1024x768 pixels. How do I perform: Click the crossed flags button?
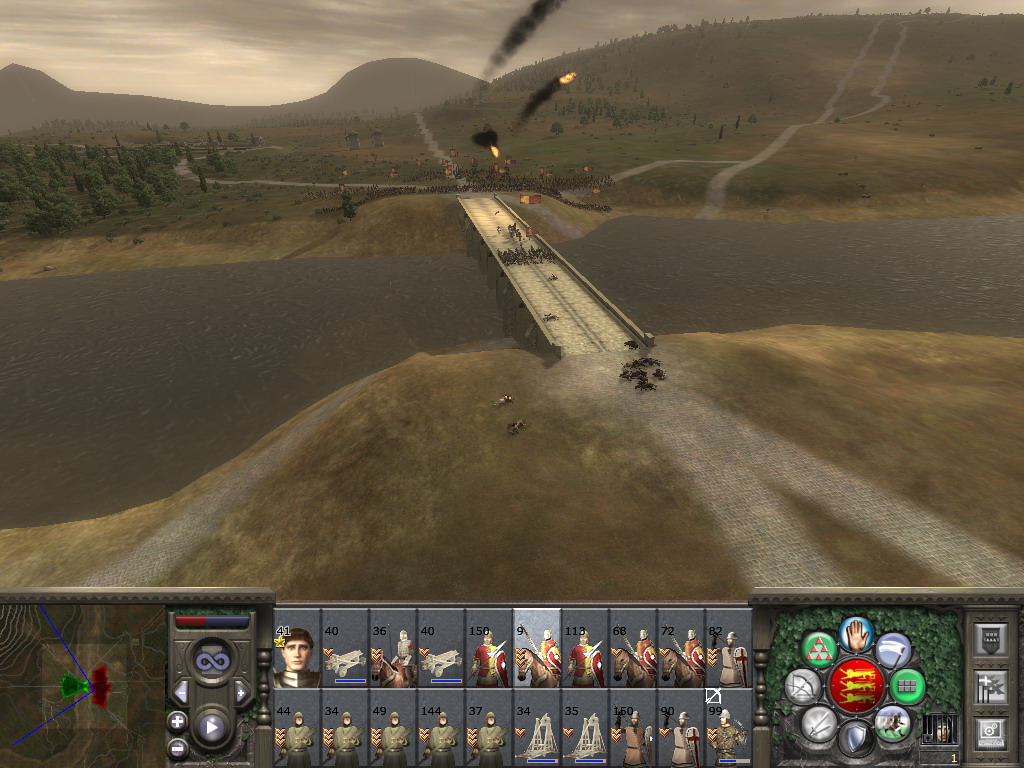click(x=990, y=685)
